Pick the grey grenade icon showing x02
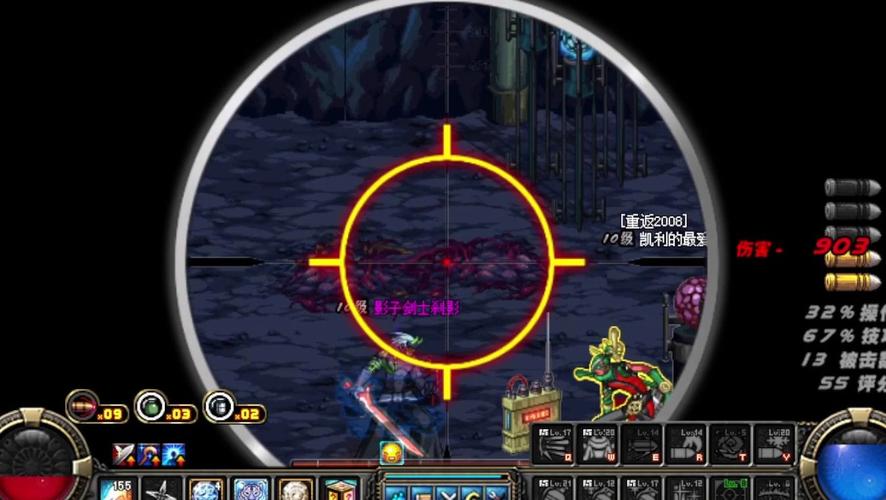This screenshot has height=500, width=886. pyautogui.click(x=218, y=405)
